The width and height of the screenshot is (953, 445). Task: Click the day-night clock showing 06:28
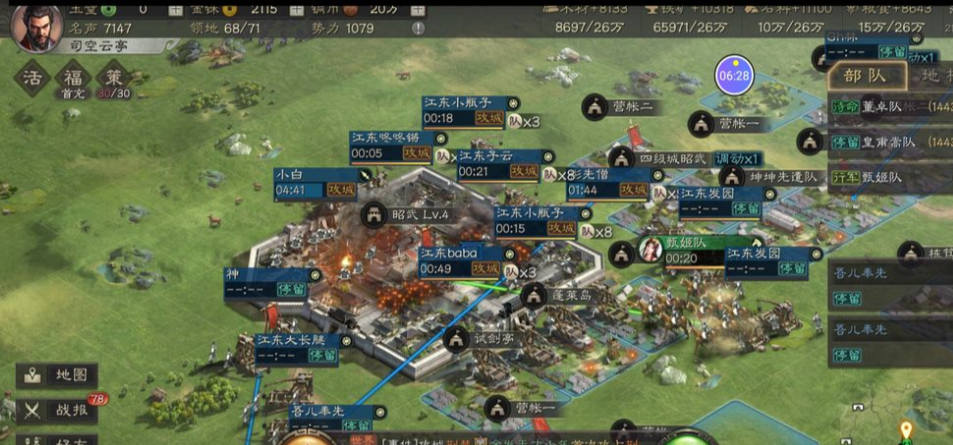tap(734, 75)
